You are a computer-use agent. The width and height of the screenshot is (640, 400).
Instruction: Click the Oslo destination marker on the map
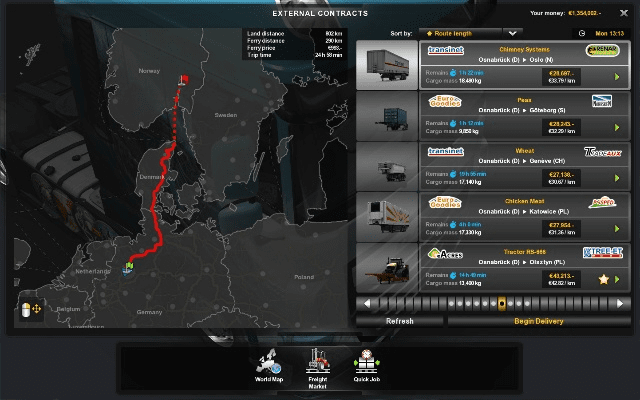click(x=183, y=79)
